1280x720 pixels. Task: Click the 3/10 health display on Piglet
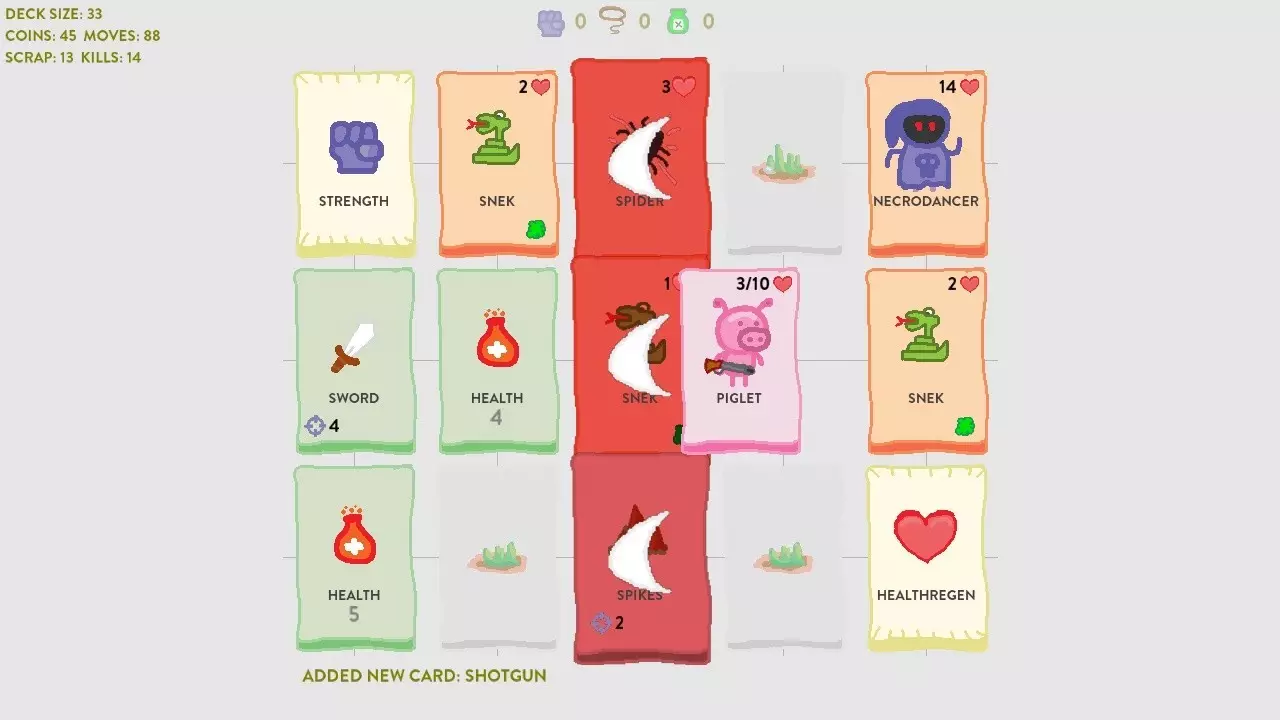tap(752, 283)
